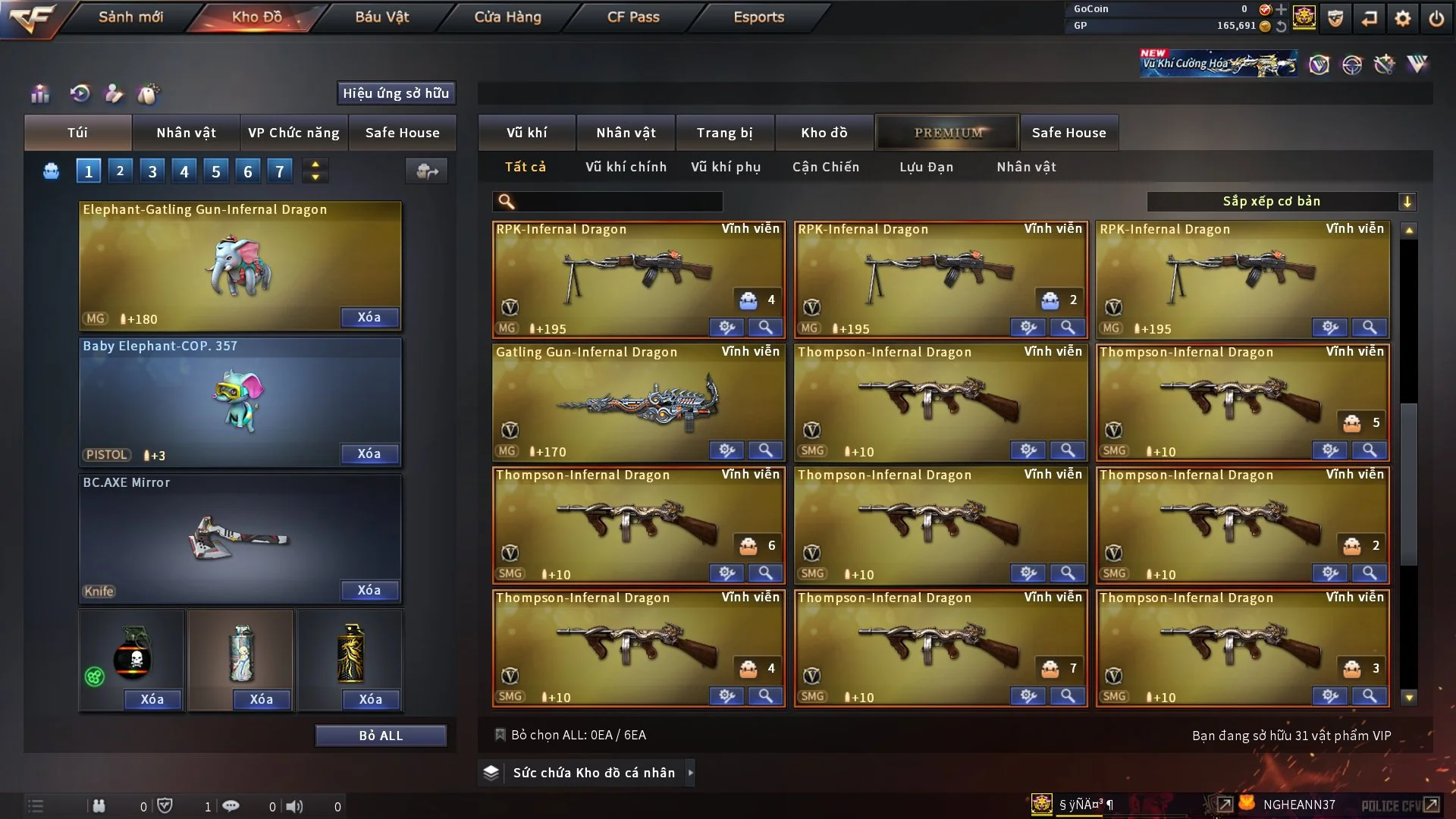
Task: Open the CF Pass page
Action: pyautogui.click(x=633, y=17)
